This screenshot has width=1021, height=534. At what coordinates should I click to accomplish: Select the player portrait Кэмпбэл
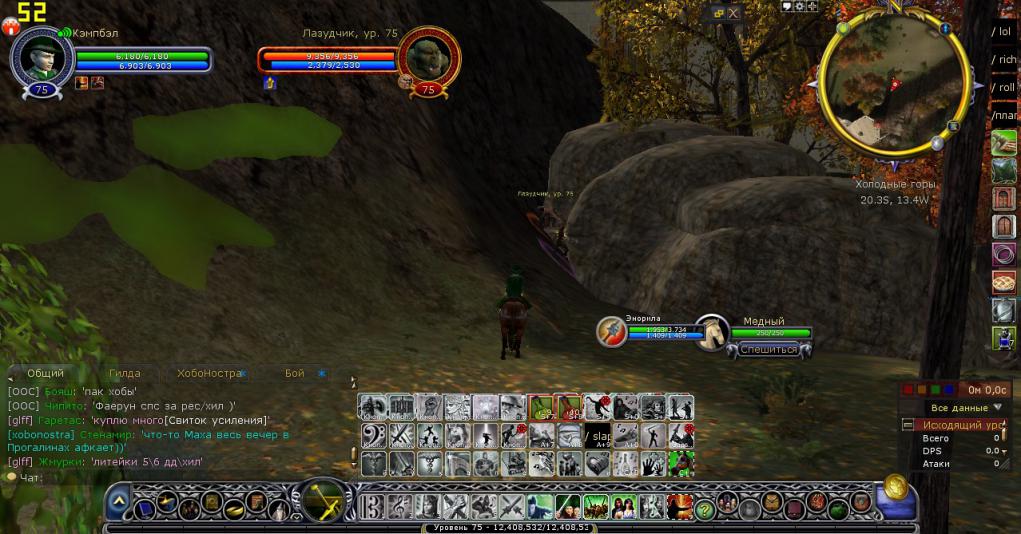[41, 56]
